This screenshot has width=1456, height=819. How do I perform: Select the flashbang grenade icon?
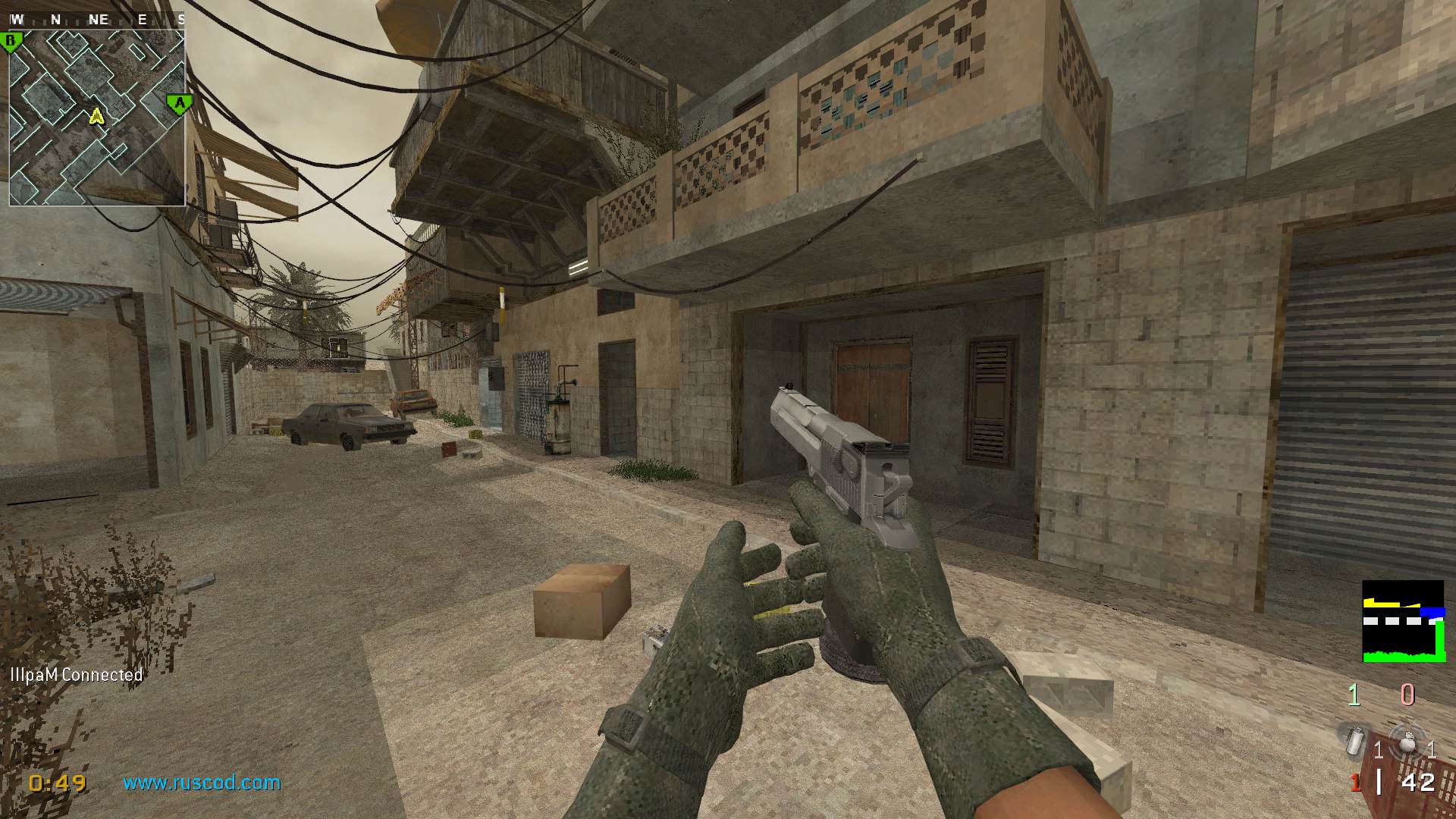click(1356, 739)
